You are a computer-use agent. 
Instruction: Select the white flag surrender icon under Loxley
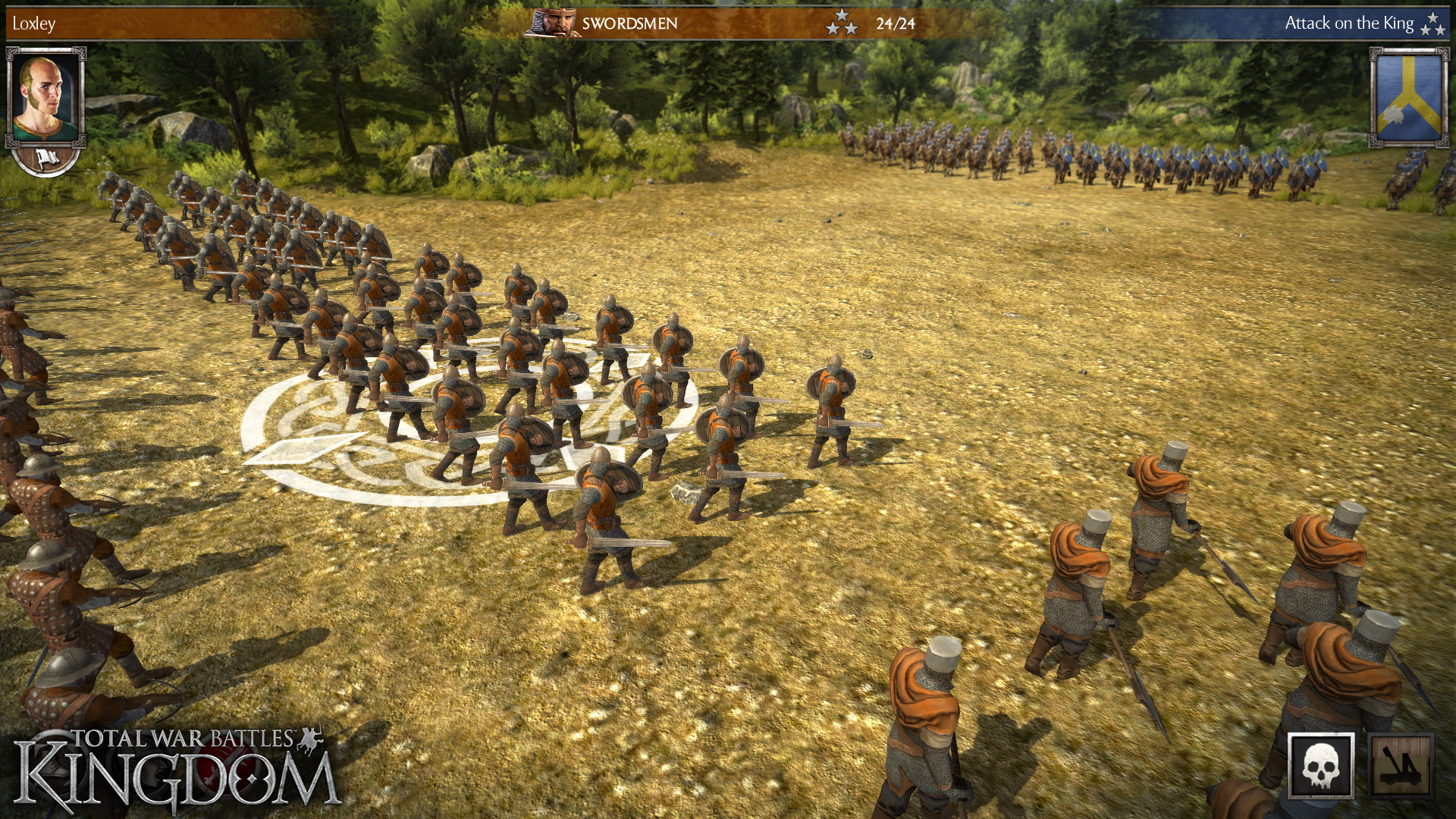tap(49, 158)
